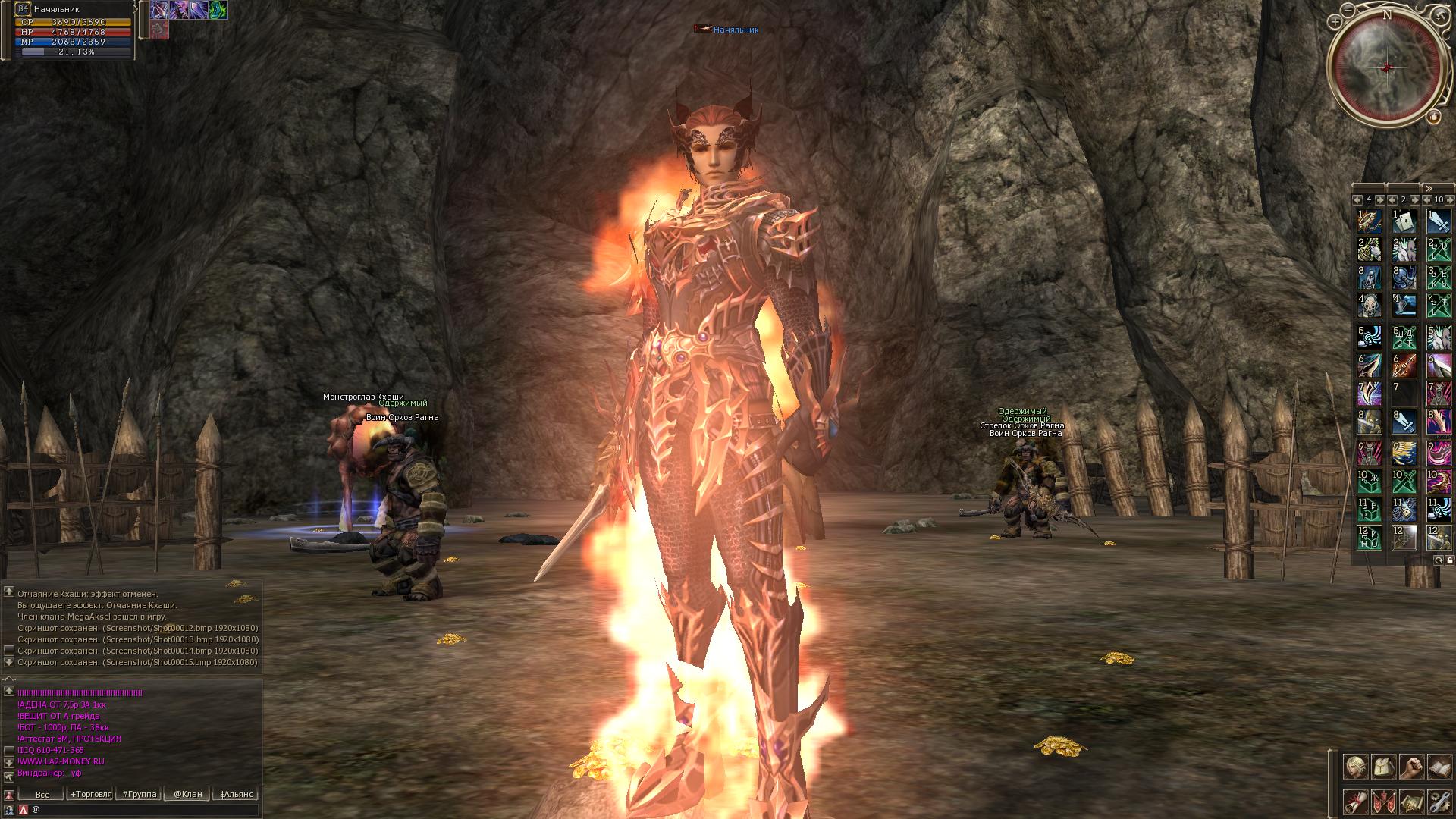The height and width of the screenshot is (819, 1456).
Task: Switch to the @Клан chat tab
Action: 187,794
